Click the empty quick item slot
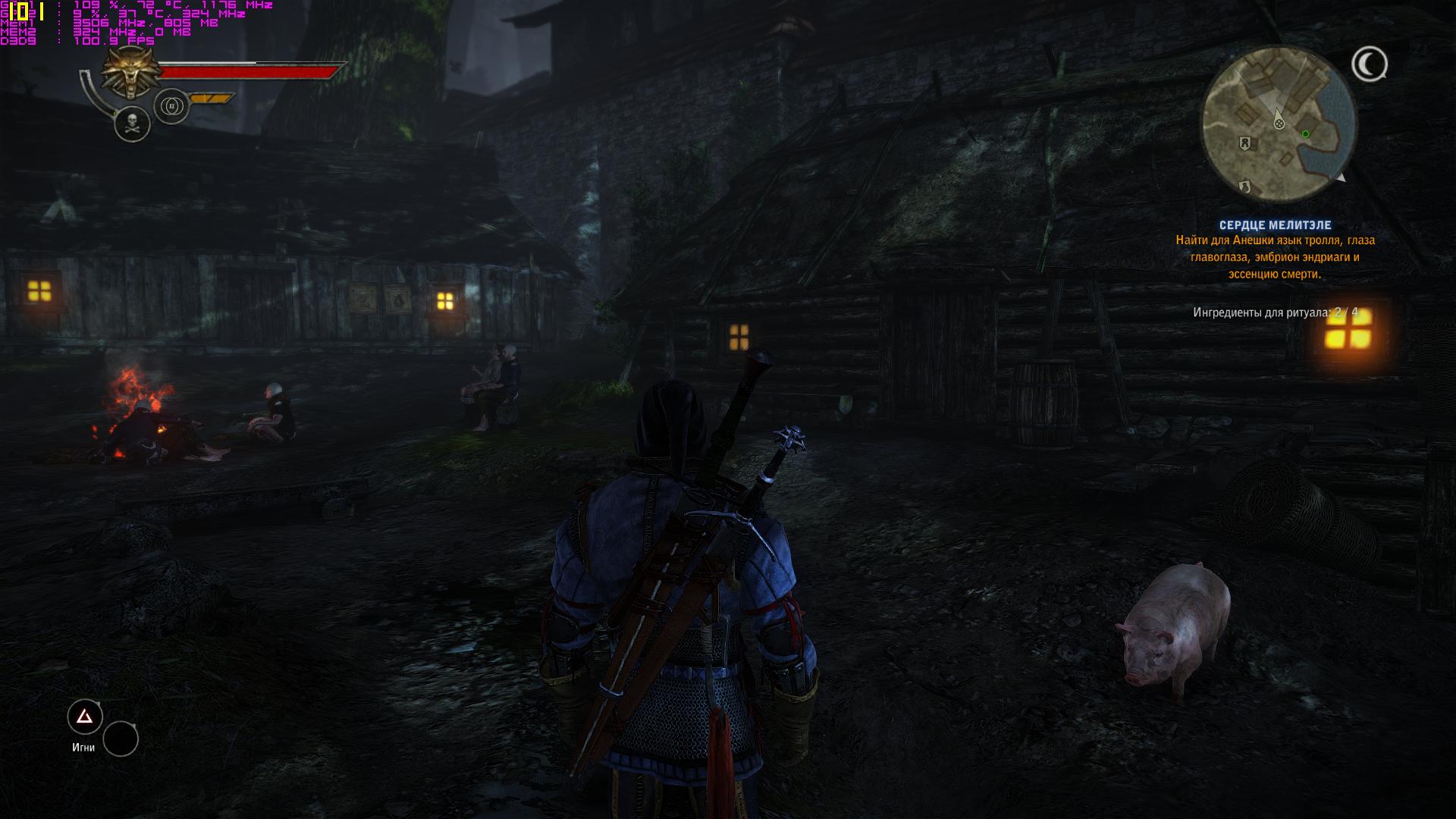Screen dimensions: 1456x819 121,739
